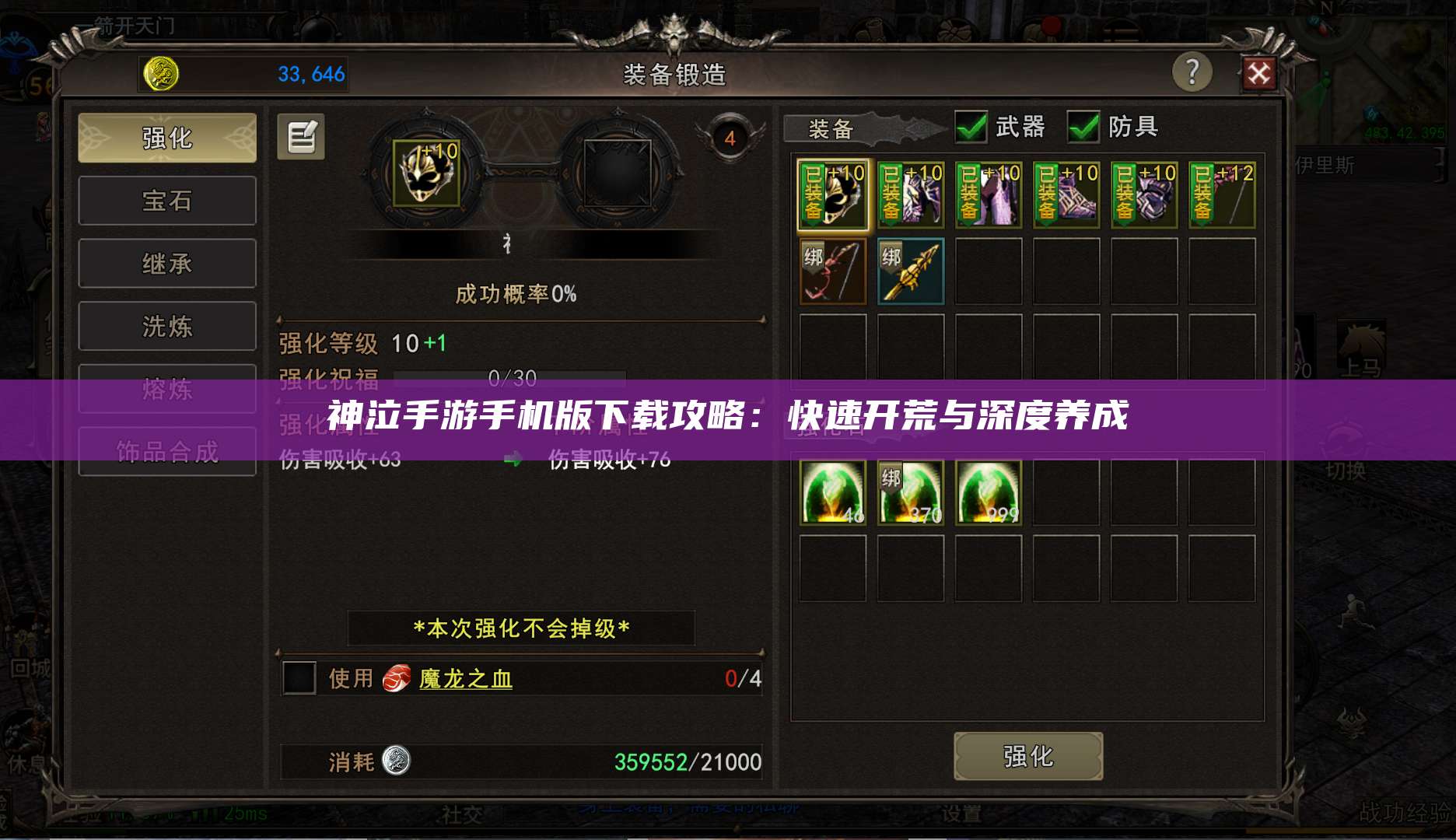Uncheck the 武器 weapon filter
The height and width of the screenshot is (840, 1456).
(971, 124)
